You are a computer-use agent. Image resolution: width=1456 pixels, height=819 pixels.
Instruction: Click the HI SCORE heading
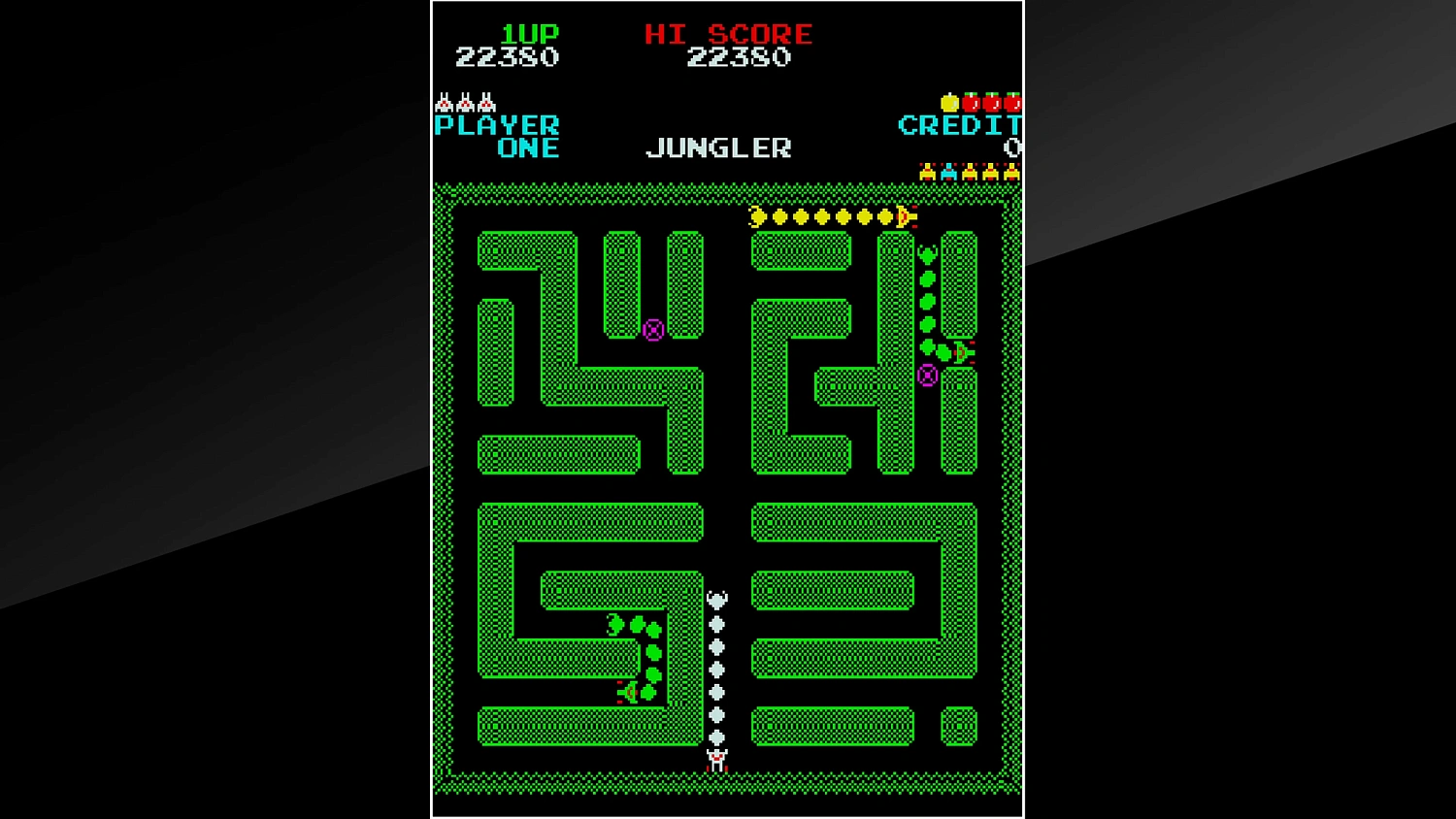729,33
